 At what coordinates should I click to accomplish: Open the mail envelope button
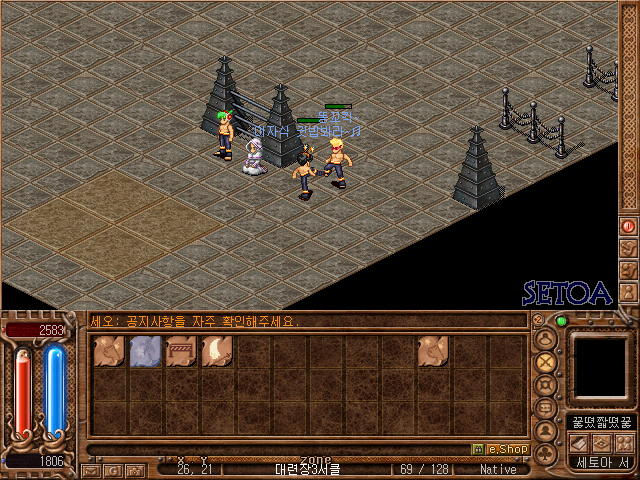coord(91,469)
